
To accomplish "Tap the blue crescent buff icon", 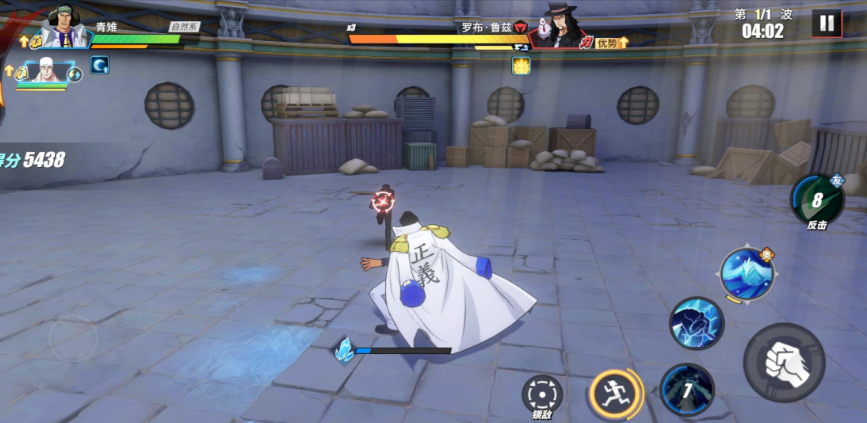I will pyautogui.click(x=100, y=65).
